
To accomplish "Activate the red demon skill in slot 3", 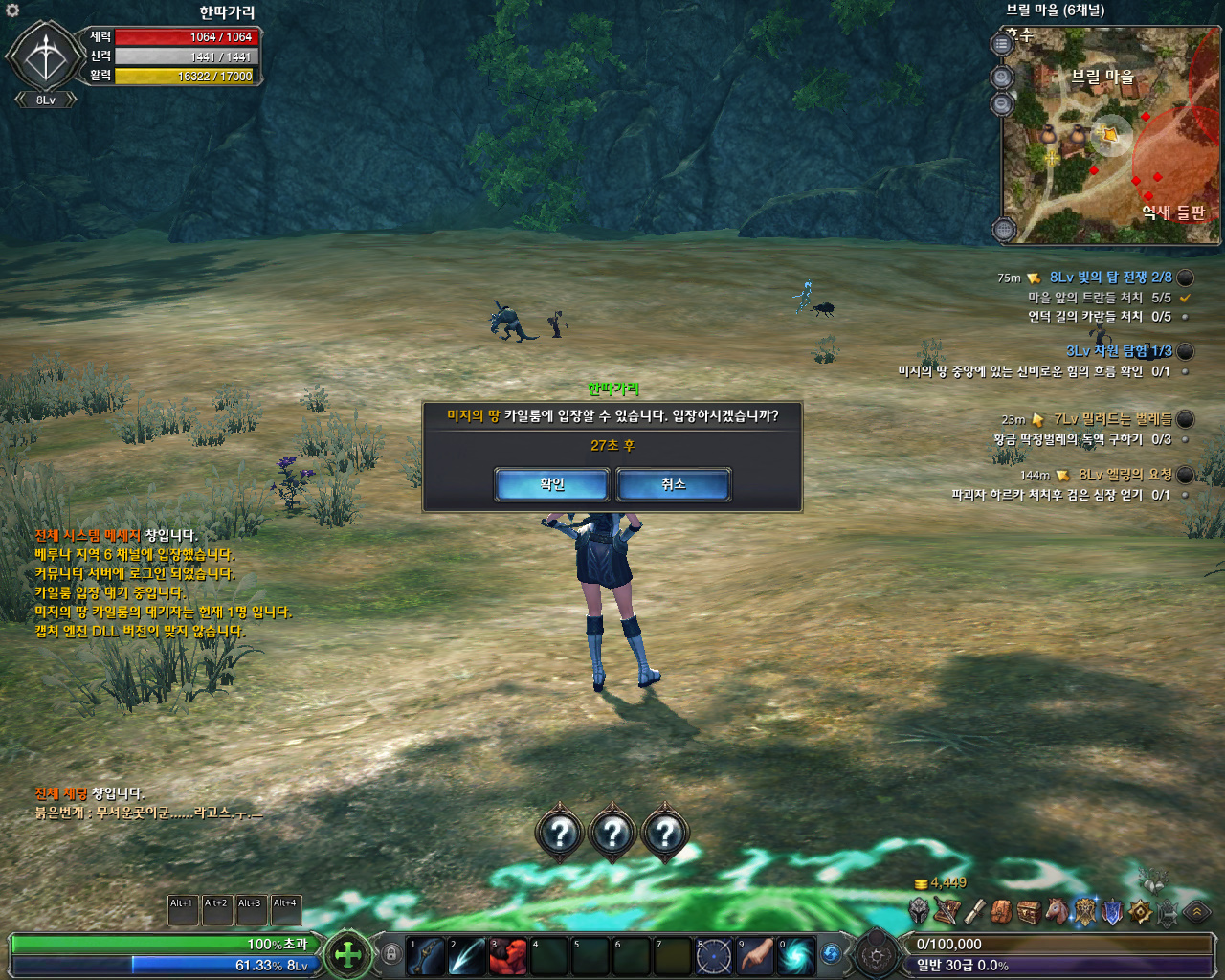I will [x=507, y=956].
